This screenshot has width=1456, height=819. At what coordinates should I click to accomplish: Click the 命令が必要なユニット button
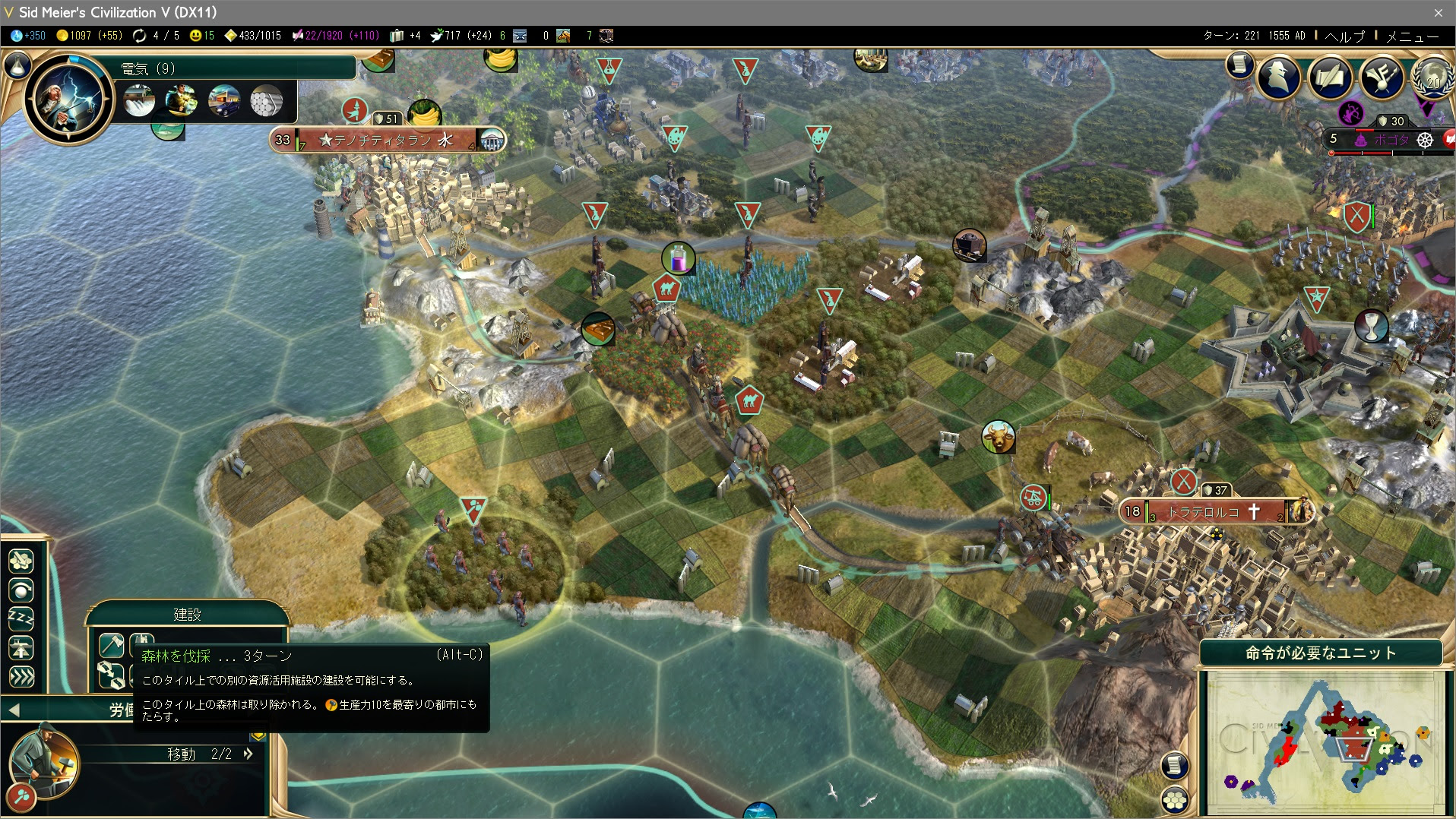1321,652
